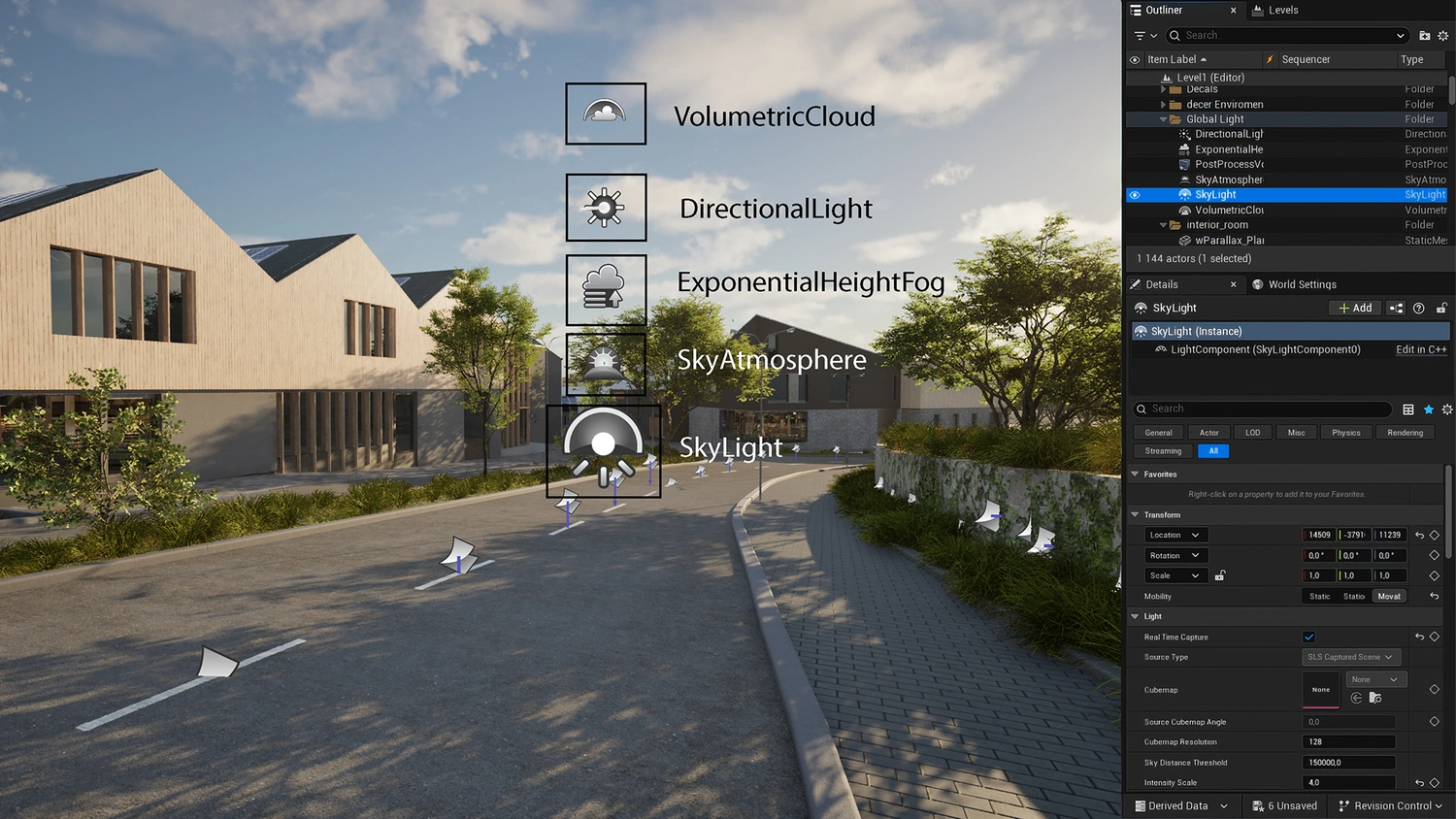
Task: Show favorites by clicking the star icon
Action: [1428, 409]
